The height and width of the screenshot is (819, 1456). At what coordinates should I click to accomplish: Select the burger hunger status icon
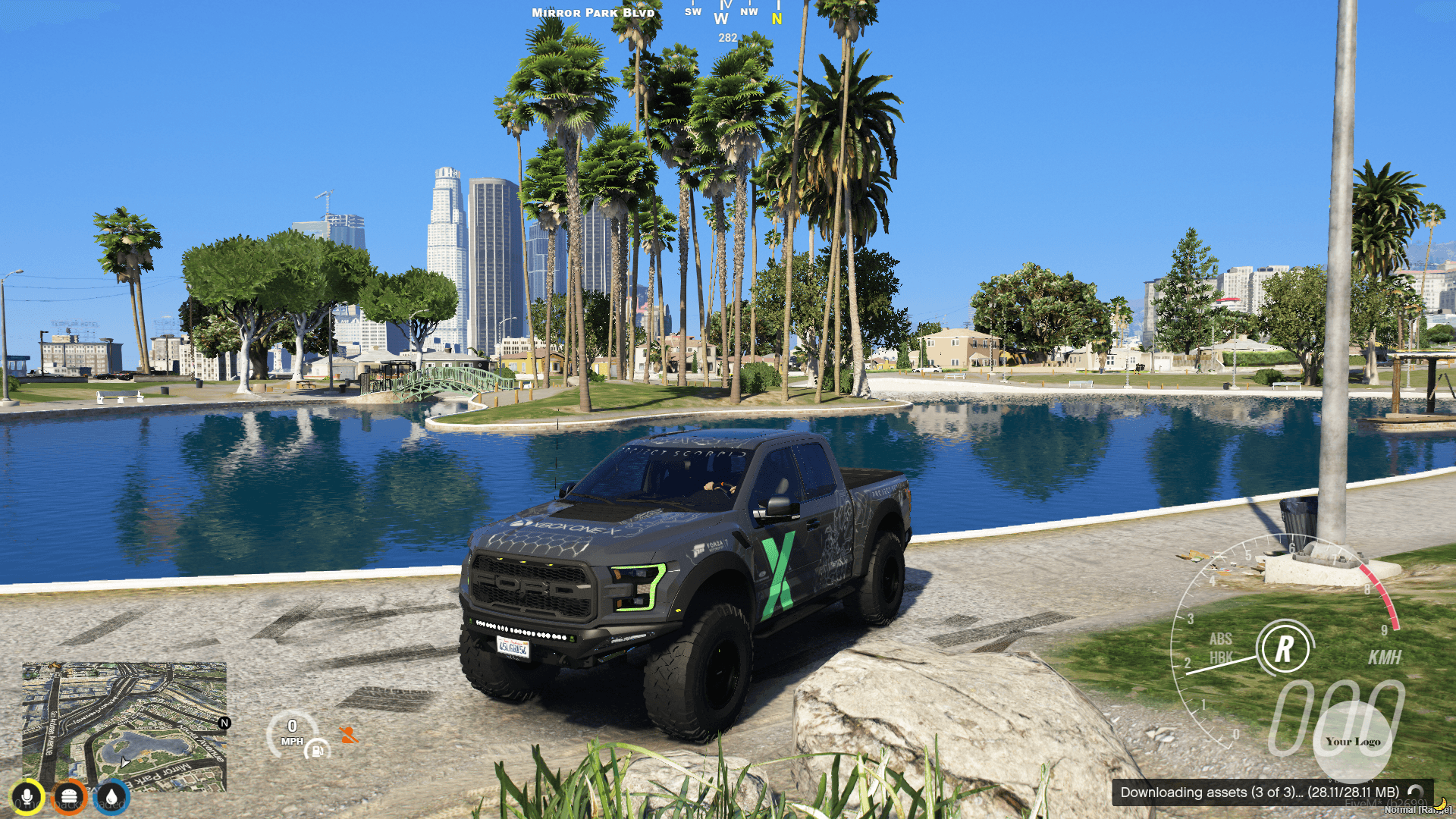click(69, 795)
